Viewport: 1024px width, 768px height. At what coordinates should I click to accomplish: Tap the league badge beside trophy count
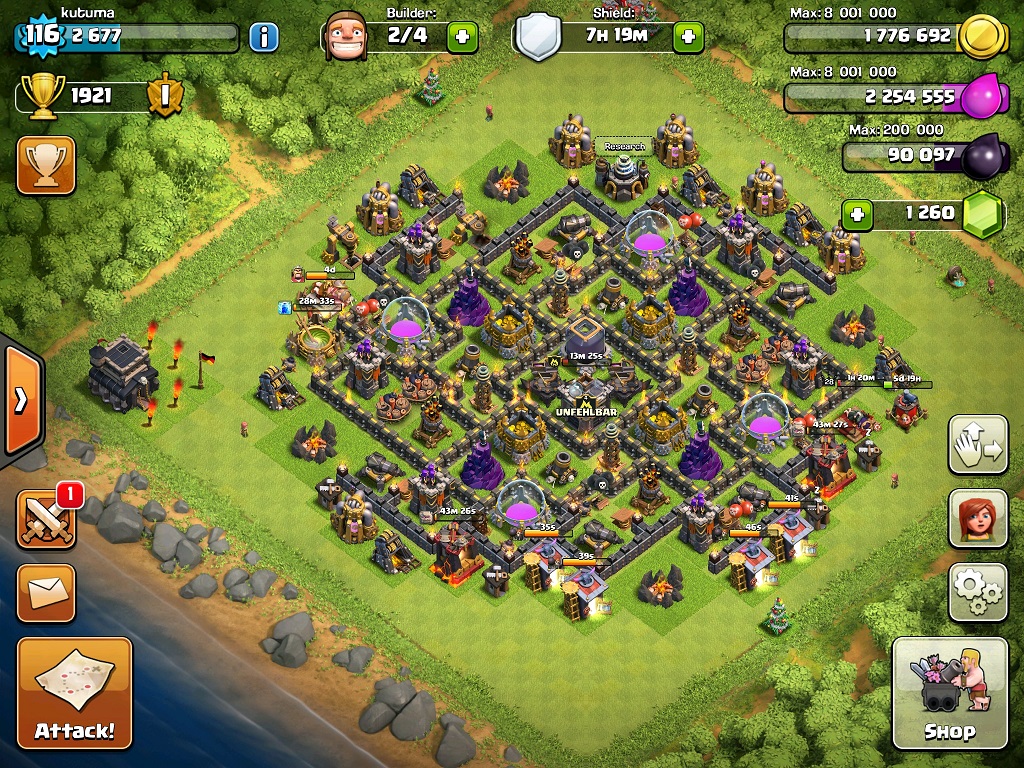point(164,96)
